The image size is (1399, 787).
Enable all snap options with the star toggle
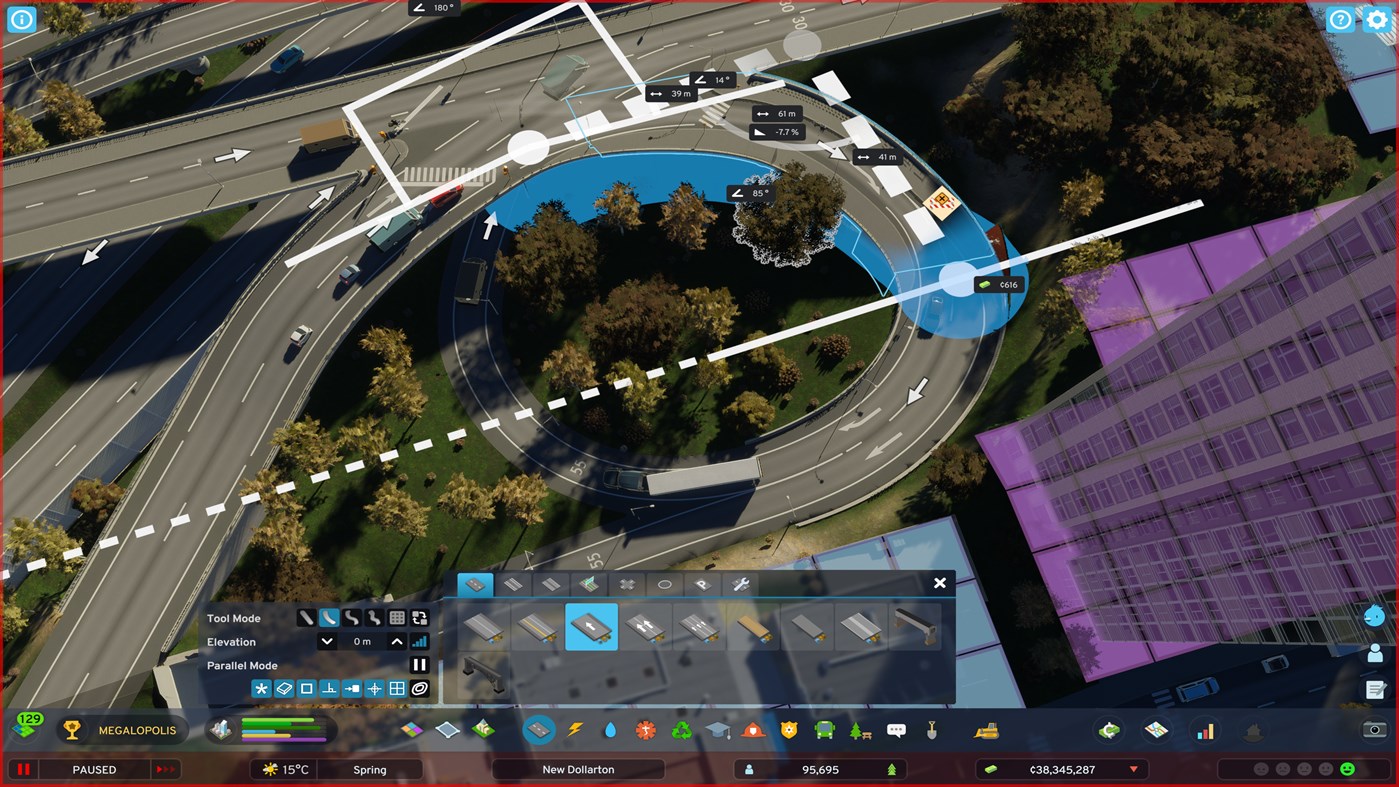tap(260, 688)
